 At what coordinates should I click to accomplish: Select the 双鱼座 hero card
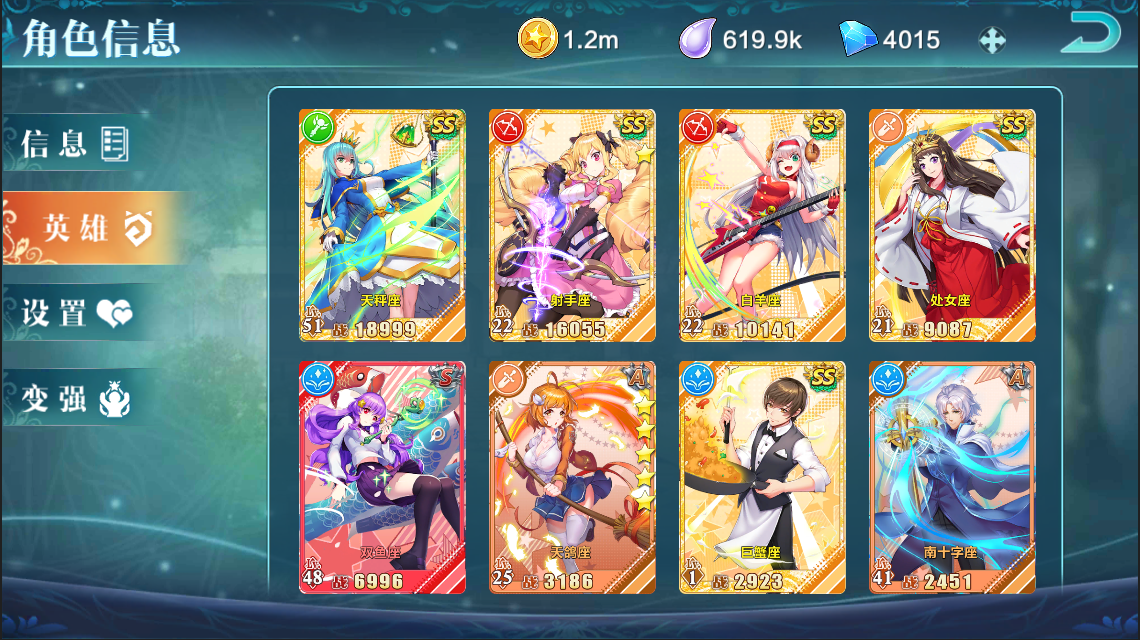pyautogui.click(x=382, y=478)
